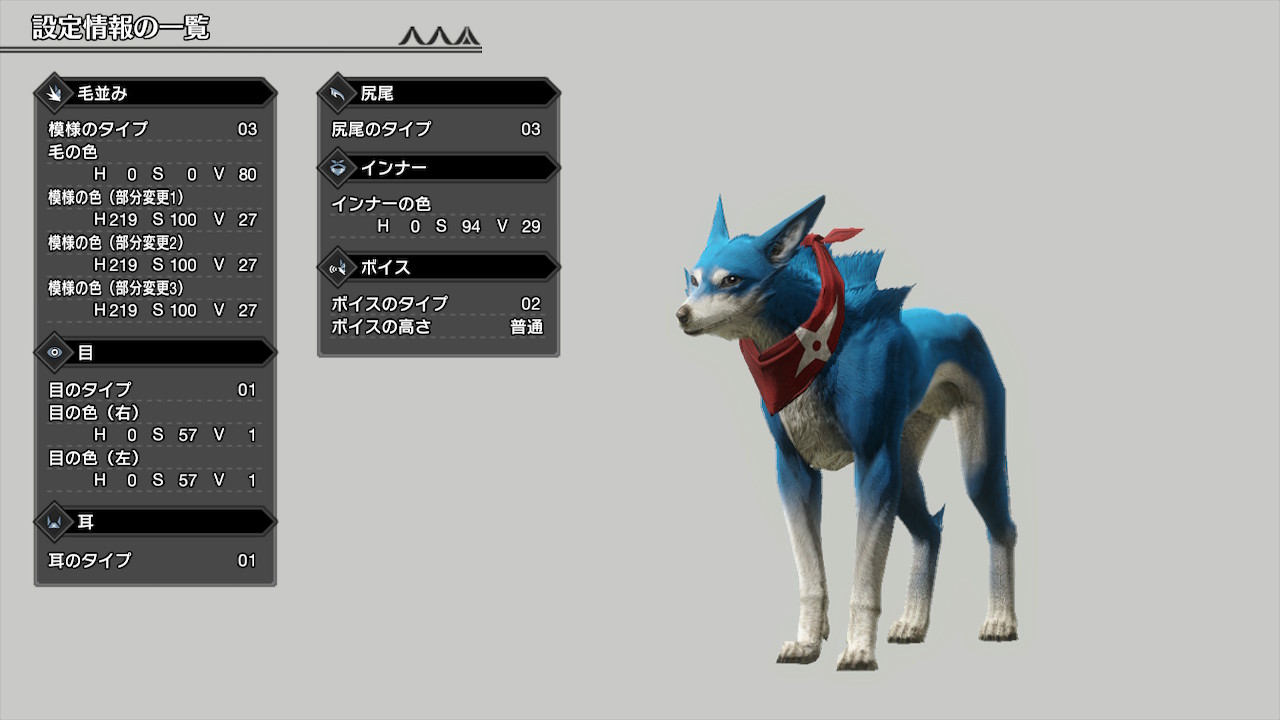Image resolution: width=1280 pixels, height=720 pixels.
Task: Select the 毛の色 fur color row
Action: pos(153,163)
